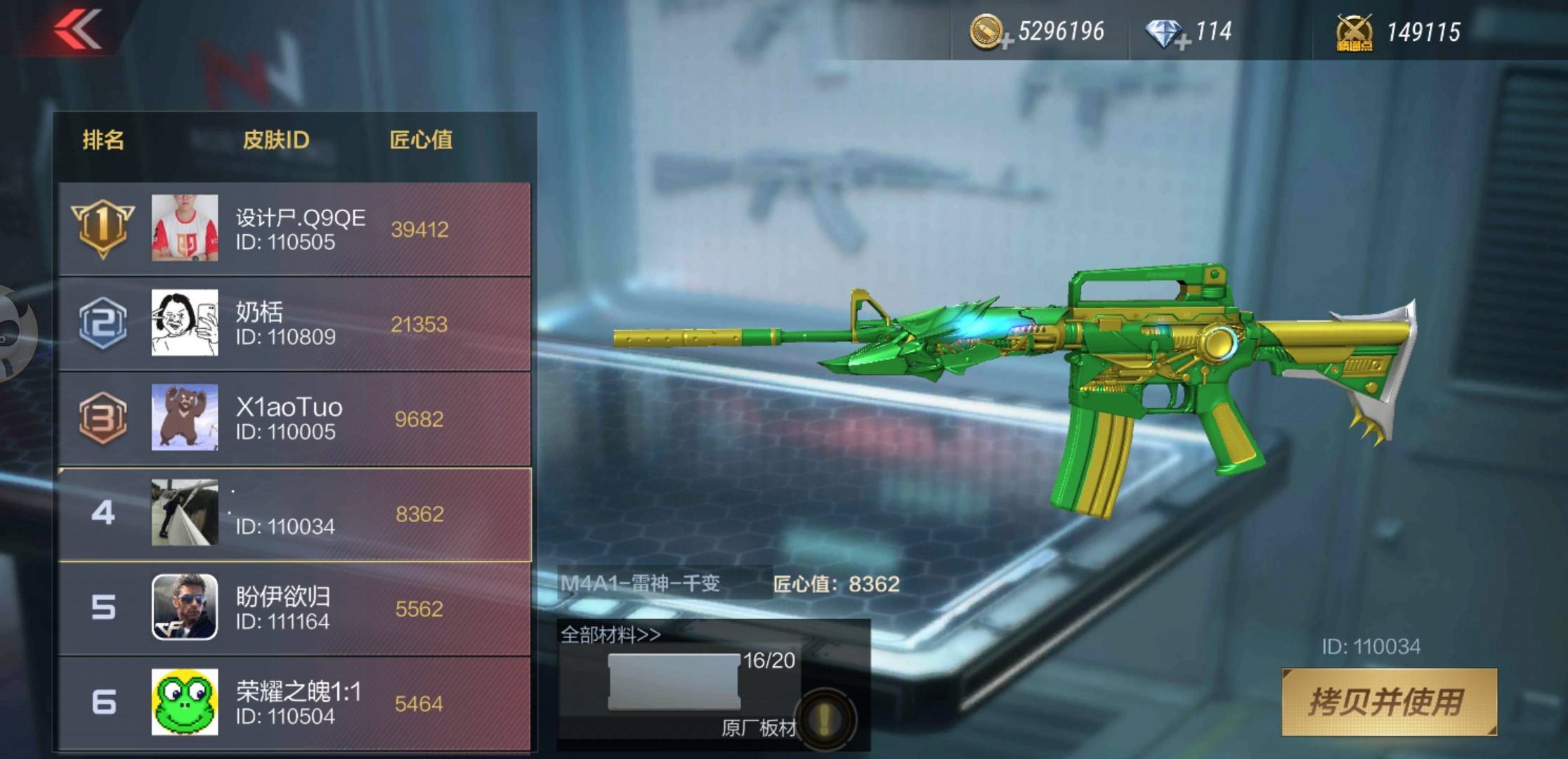This screenshot has height=759, width=1568.
Task: Choose the 奶栝 leaderboard entry
Action: [x=295, y=324]
